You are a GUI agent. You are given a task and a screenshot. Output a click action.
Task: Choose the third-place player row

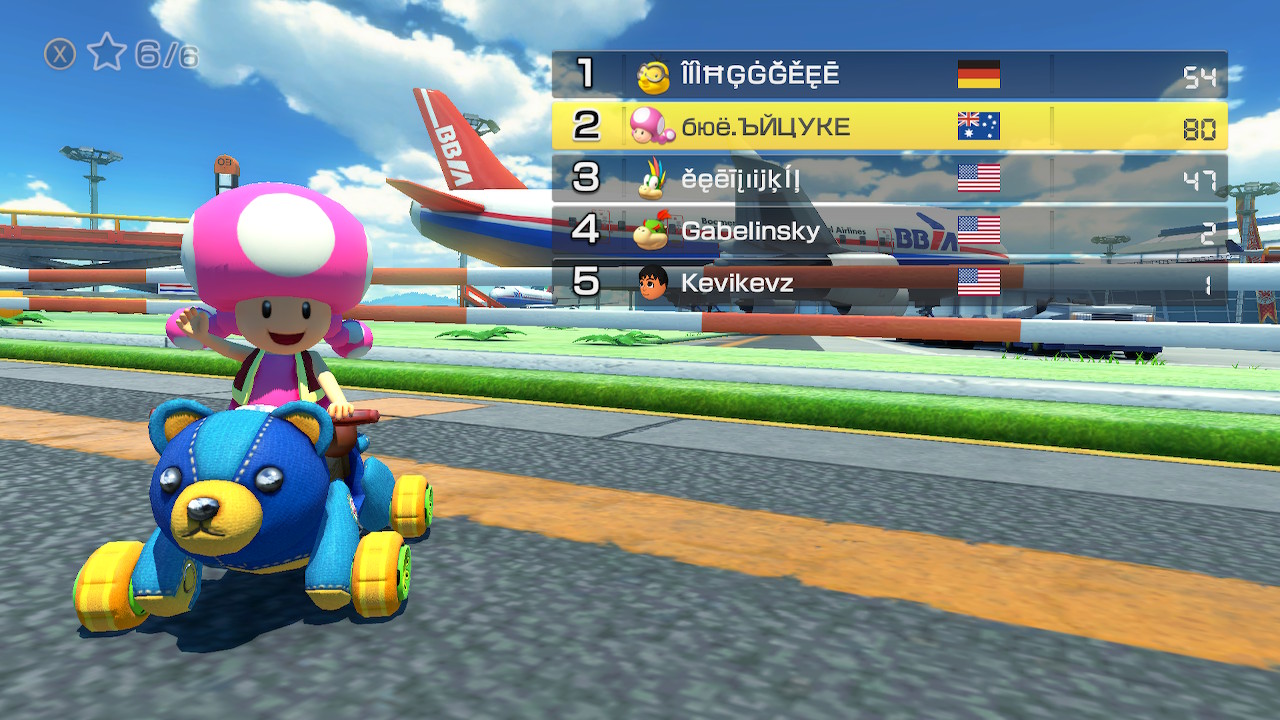coord(889,179)
